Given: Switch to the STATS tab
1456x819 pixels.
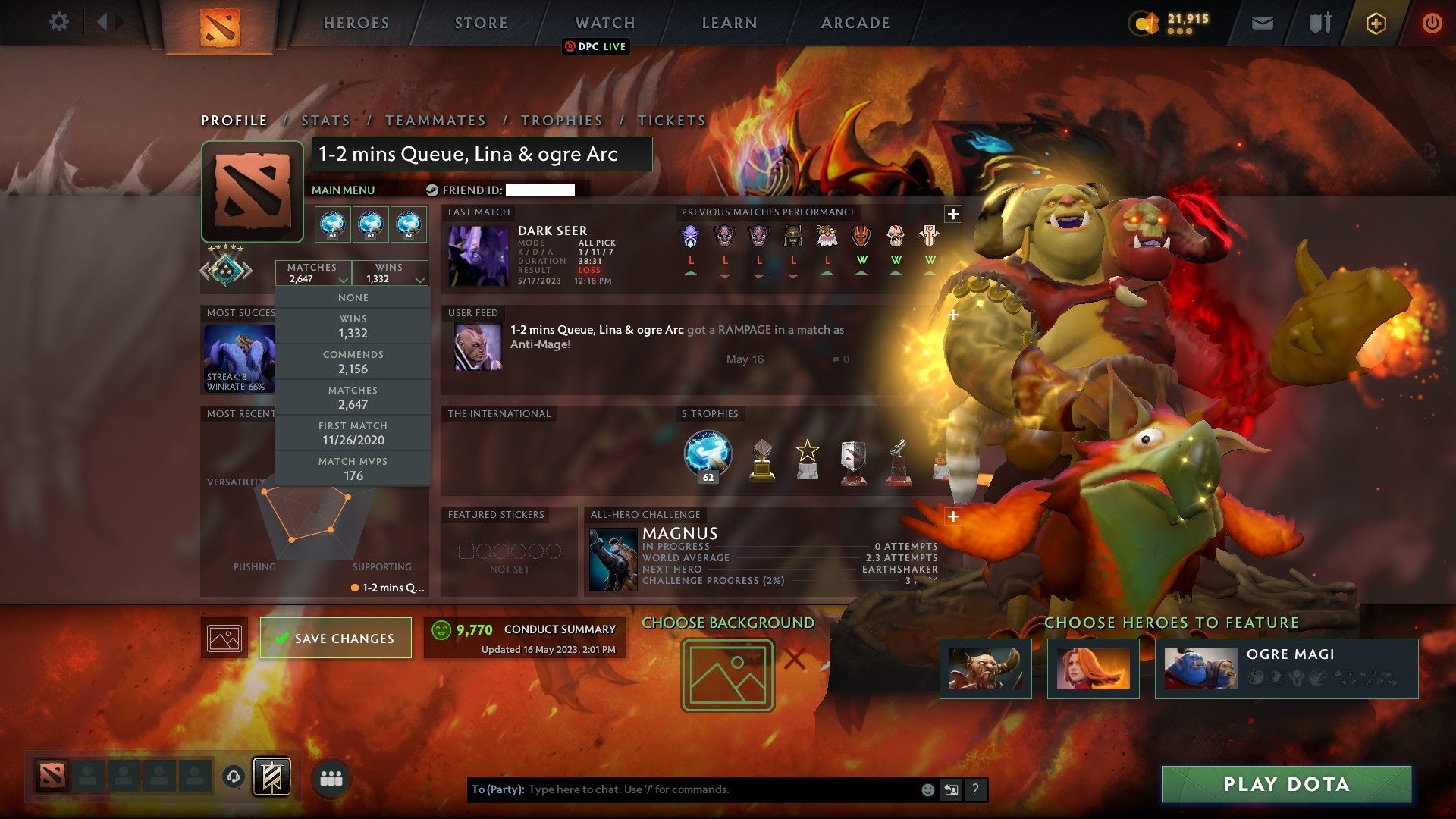Looking at the screenshot, I should point(325,120).
